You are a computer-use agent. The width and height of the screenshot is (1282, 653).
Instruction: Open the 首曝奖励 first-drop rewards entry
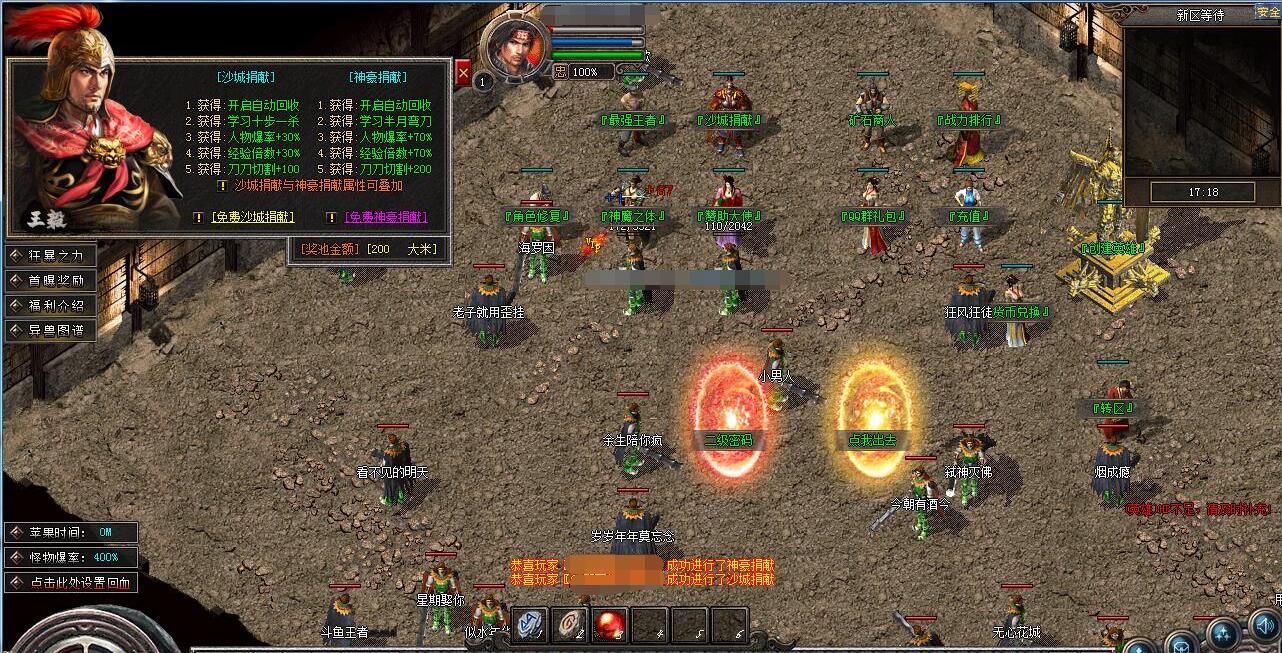click(52, 280)
